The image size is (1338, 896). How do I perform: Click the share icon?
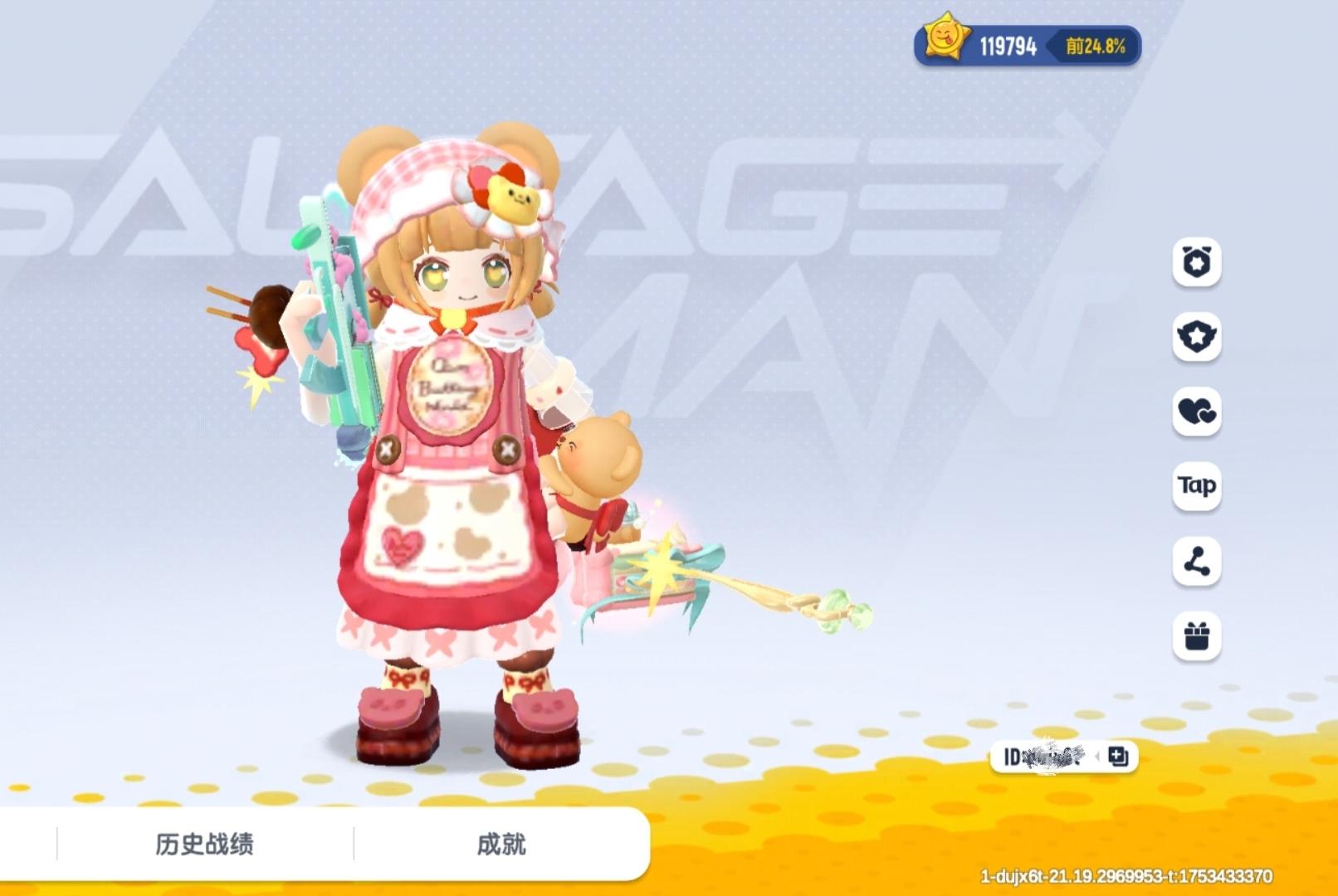(1195, 561)
